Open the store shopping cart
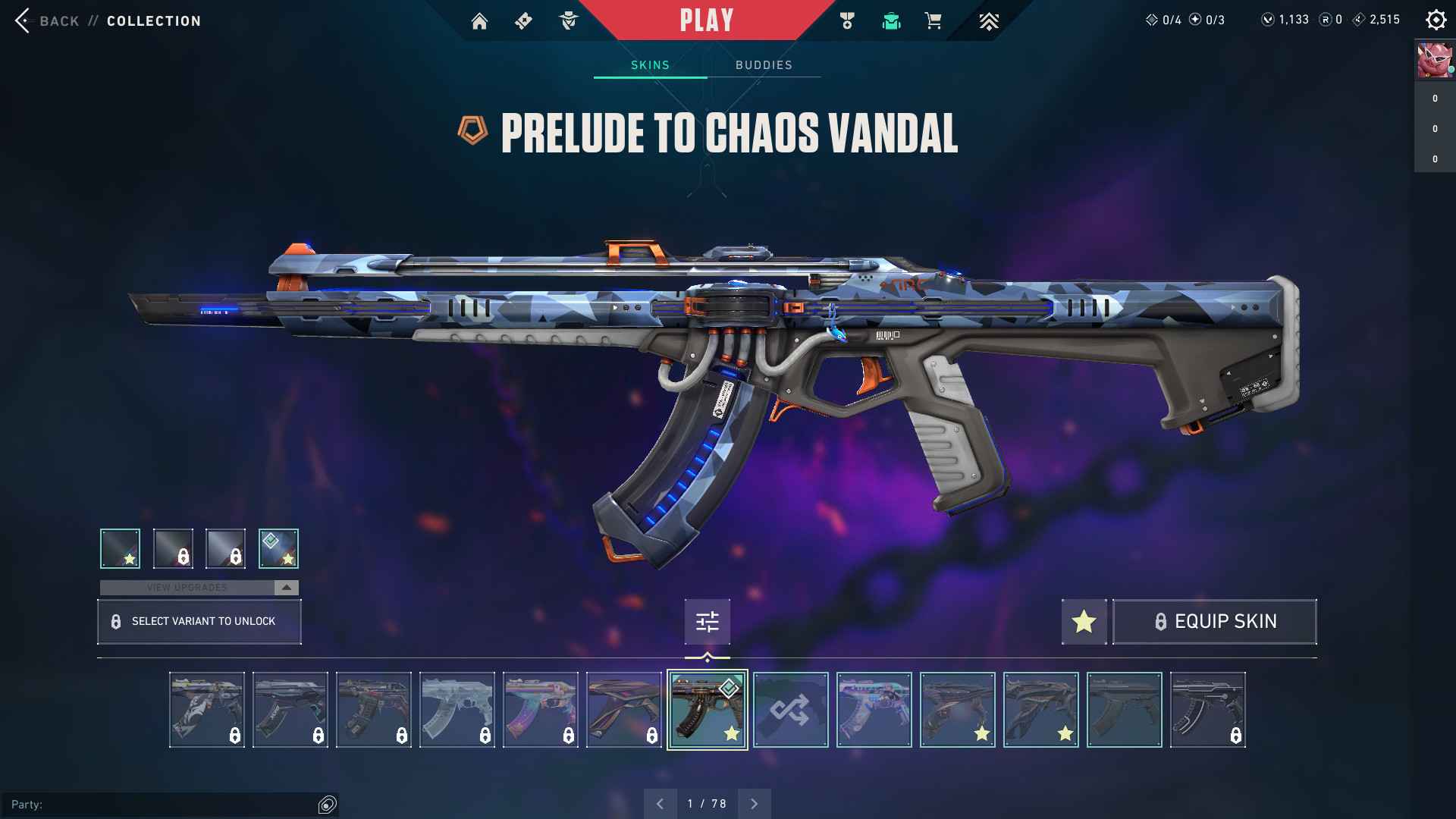1456x819 pixels. (934, 21)
